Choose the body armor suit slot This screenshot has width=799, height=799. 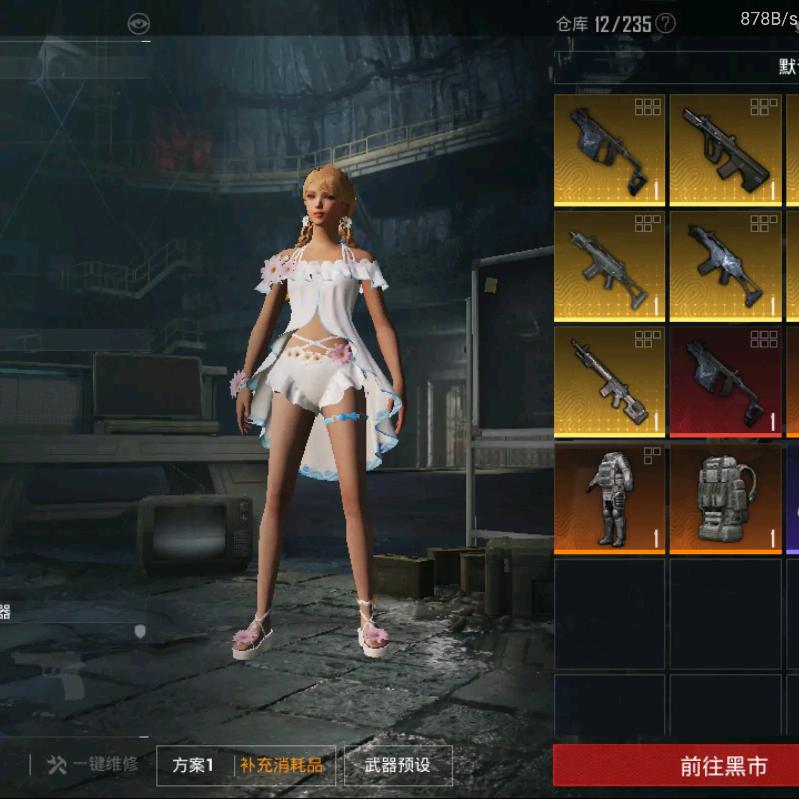pyautogui.click(x=610, y=498)
